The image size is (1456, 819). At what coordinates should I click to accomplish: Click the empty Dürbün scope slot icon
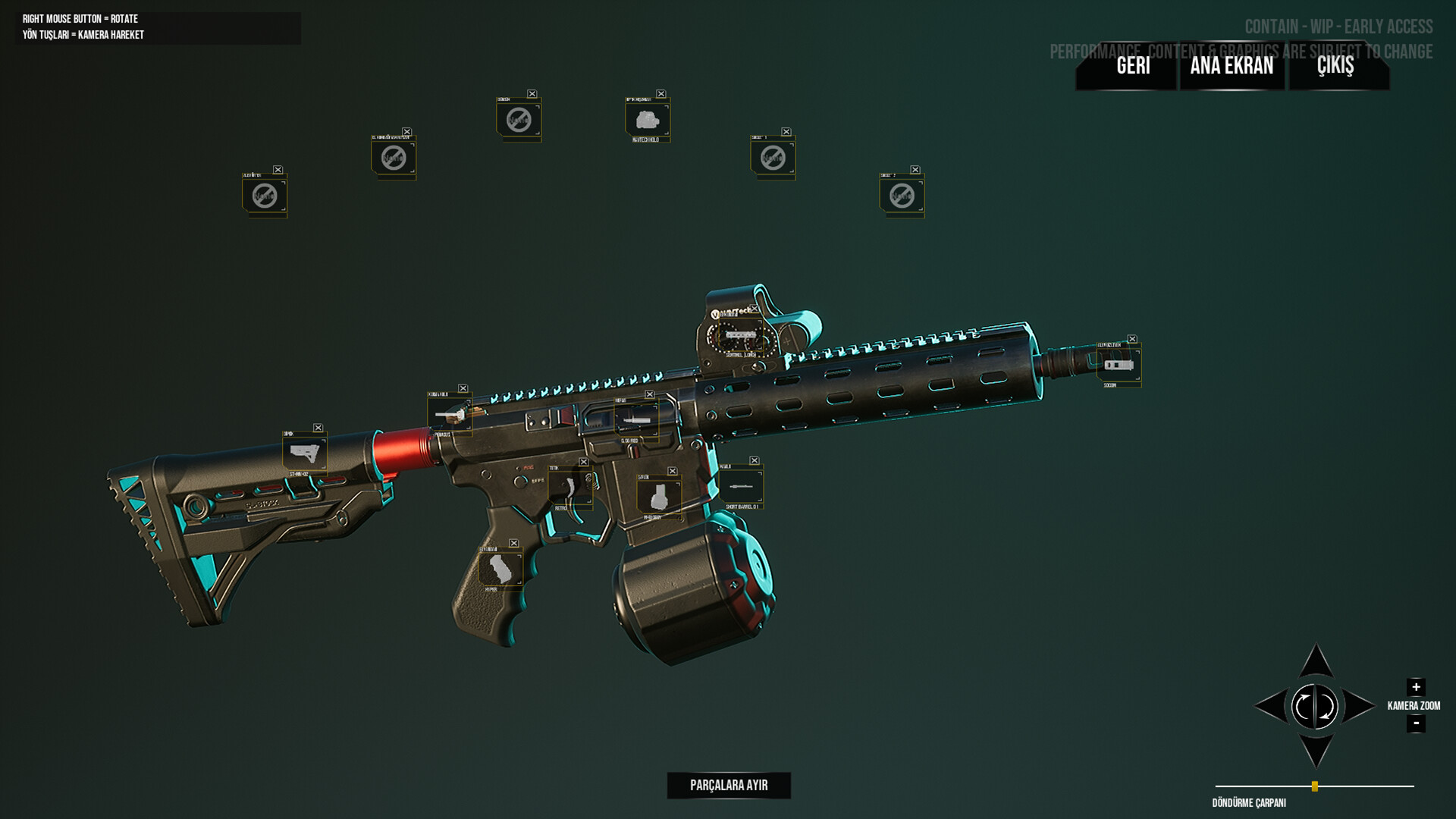pos(518,119)
